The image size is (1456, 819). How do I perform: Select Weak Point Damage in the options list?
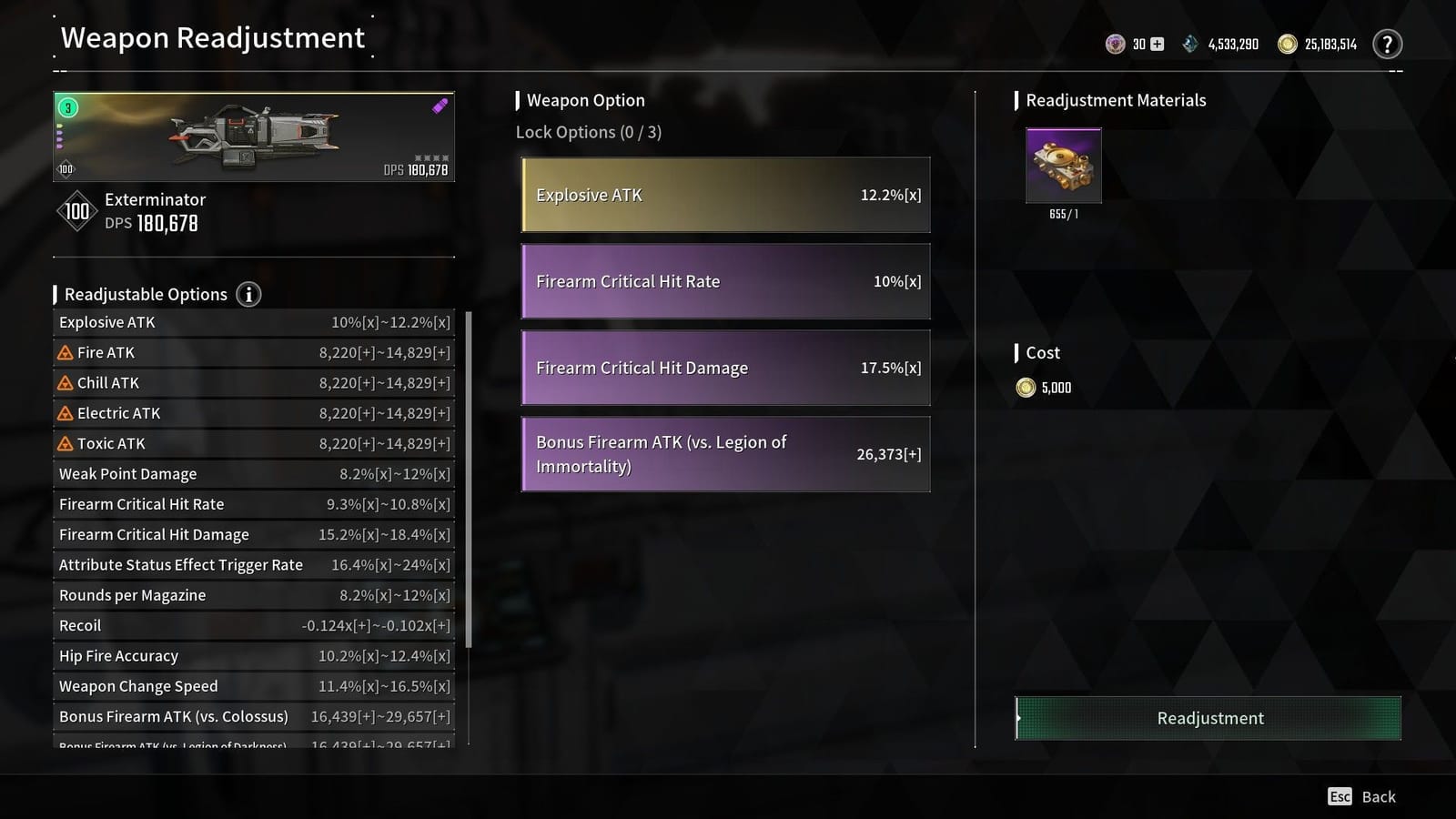253,473
